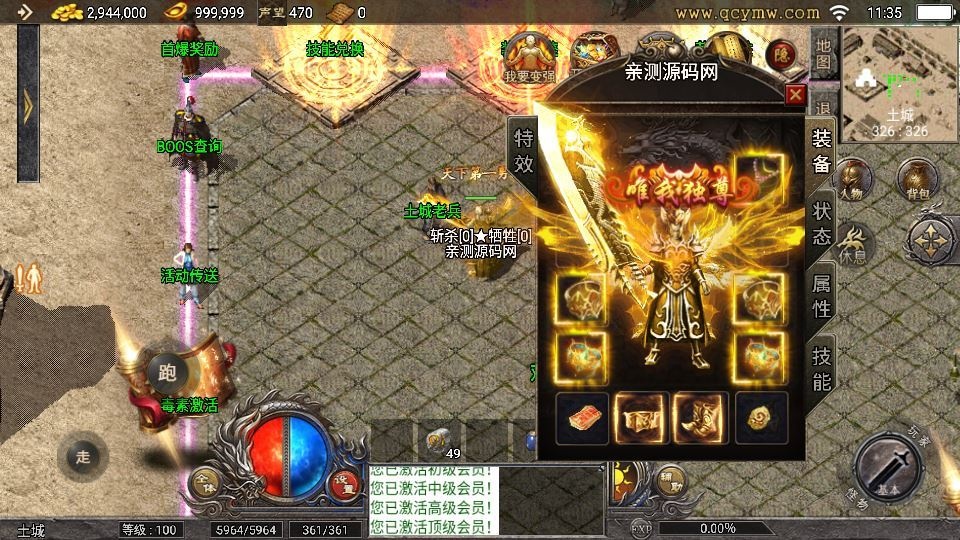960x540 pixels.
Task: Tap the 基本 sword attack button
Action: pos(888,468)
